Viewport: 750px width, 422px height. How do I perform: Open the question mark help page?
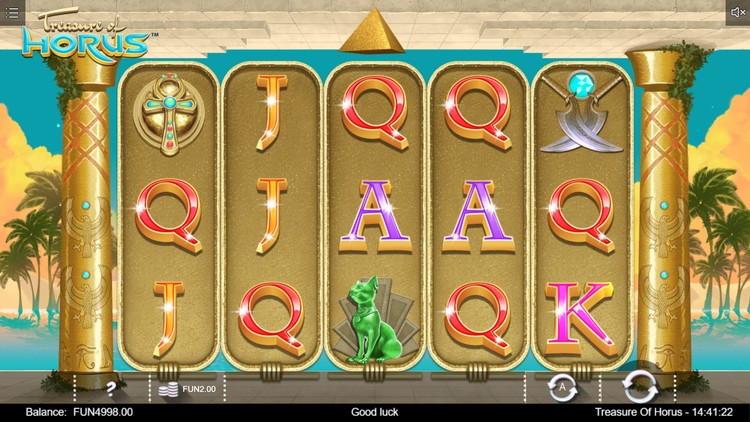111,387
